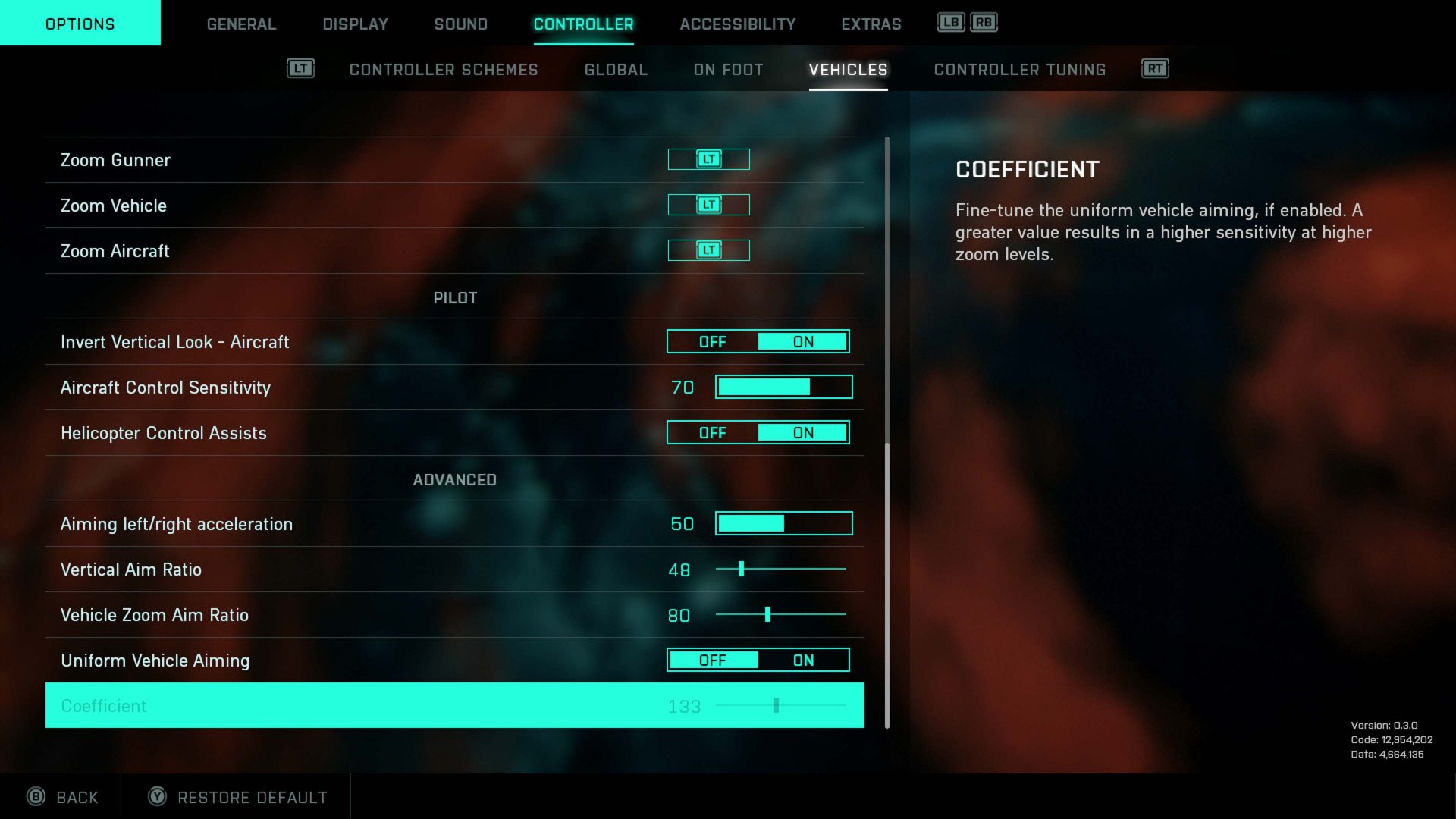This screenshot has height=819, width=1456.
Task: Adjust the Vehicle Zoom Aim Ratio slider
Action: pyautogui.click(x=780, y=615)
